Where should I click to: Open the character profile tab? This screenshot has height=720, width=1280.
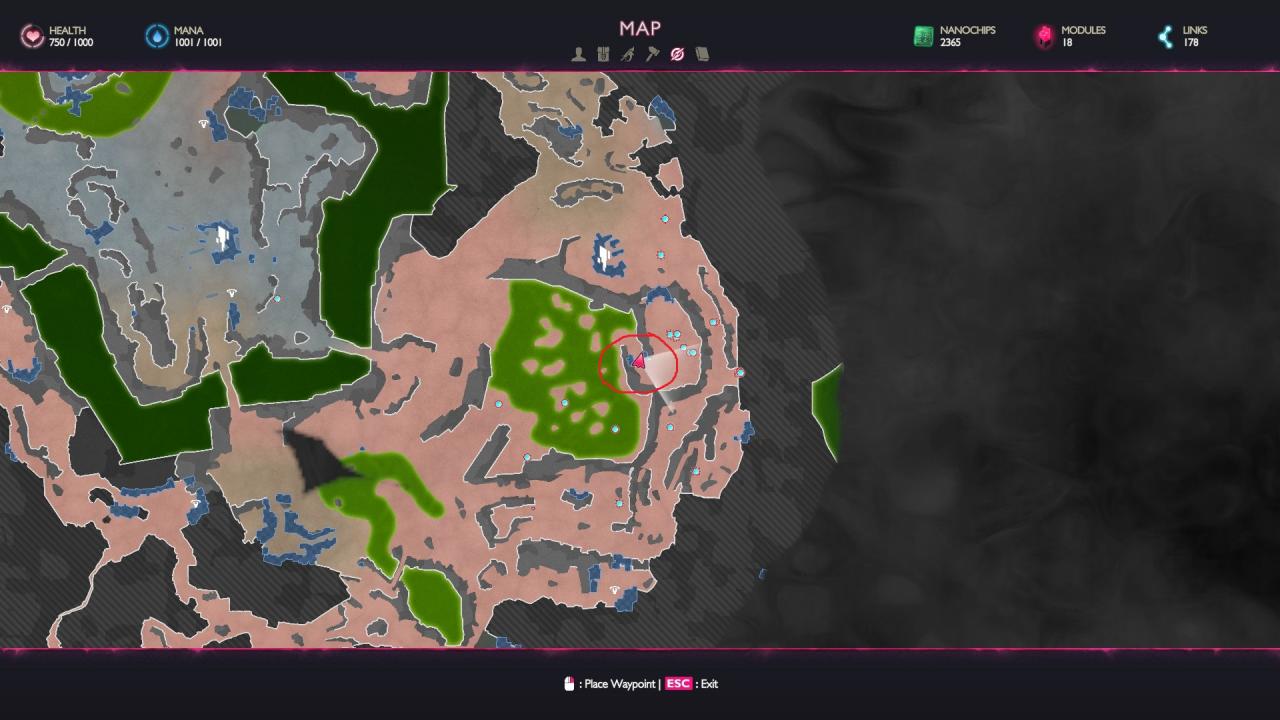(x=578, y=54)
